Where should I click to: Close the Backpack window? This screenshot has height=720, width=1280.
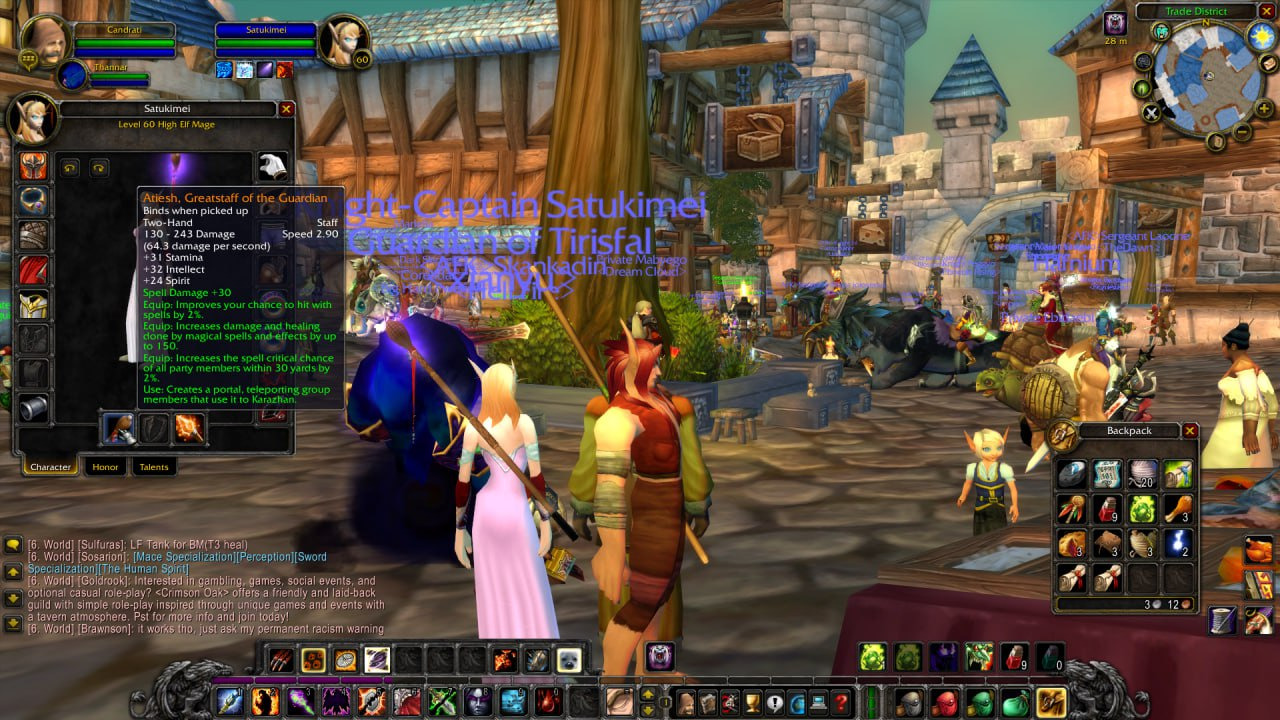(x=1189, y=431)
